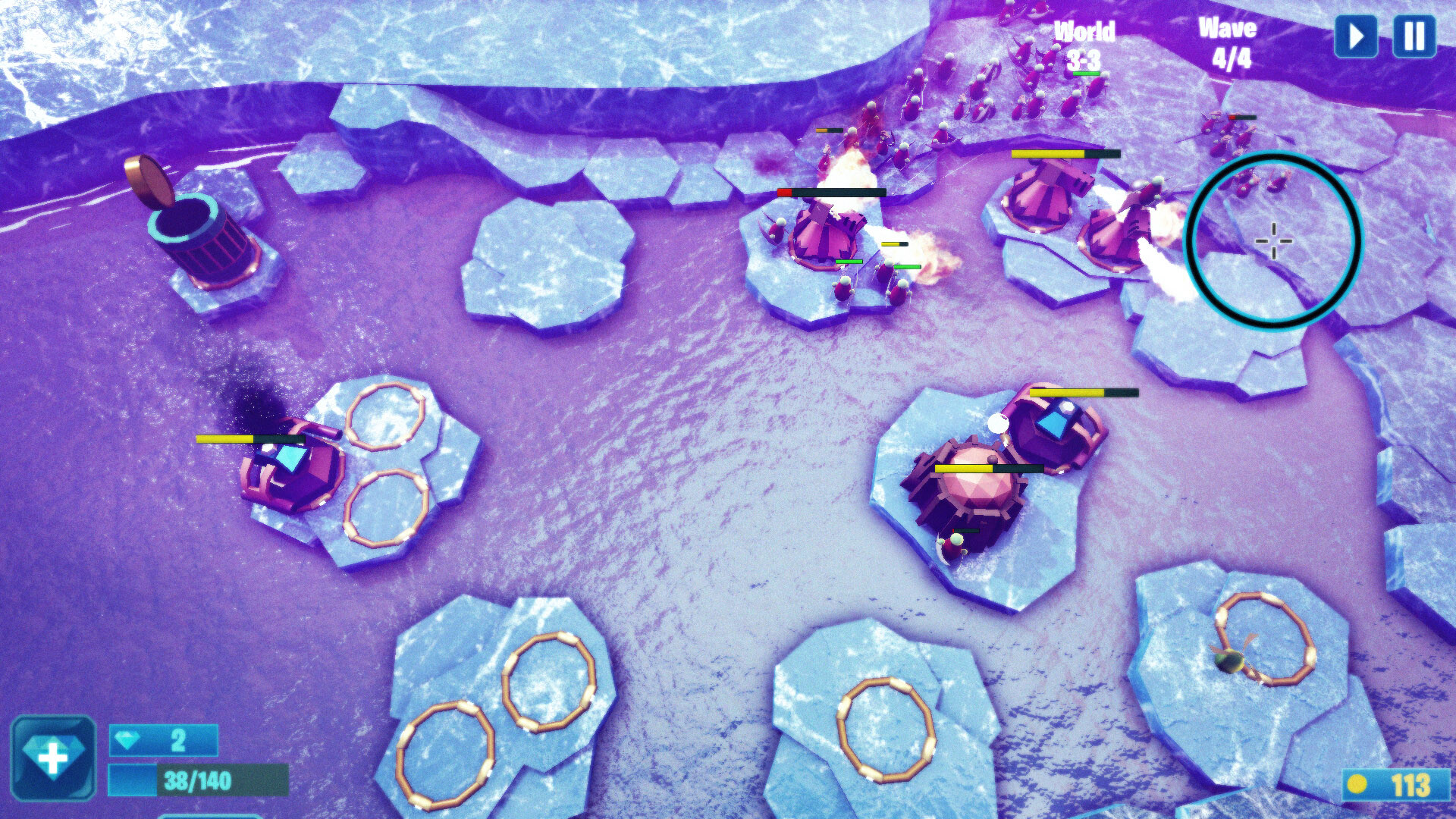The image size is (1456, 819).
Task: Click the crosshair inside the teal selection circle
Action: [x=1274, y=241]
